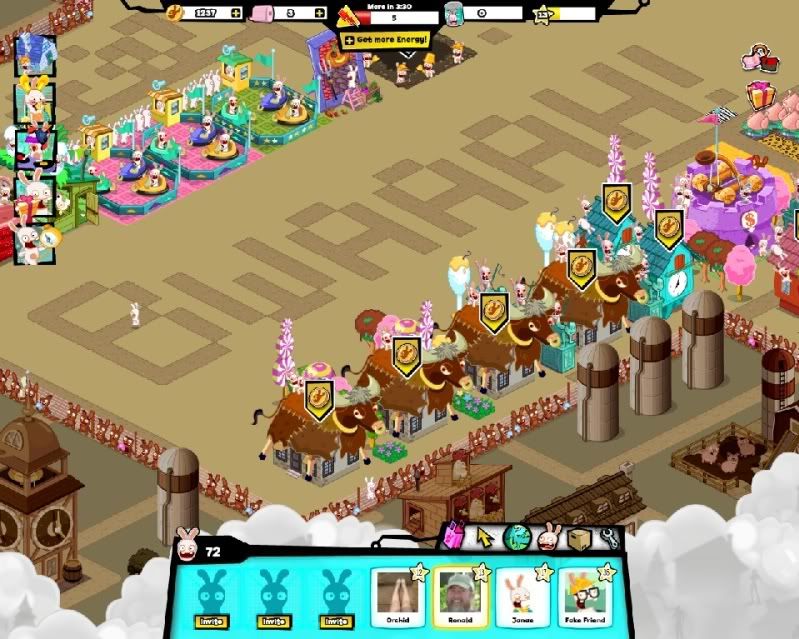Image resolution: width=799 pixels, height=639 pixels.
Task: Open the top quest icon with blue building
Action: point(33,53)
